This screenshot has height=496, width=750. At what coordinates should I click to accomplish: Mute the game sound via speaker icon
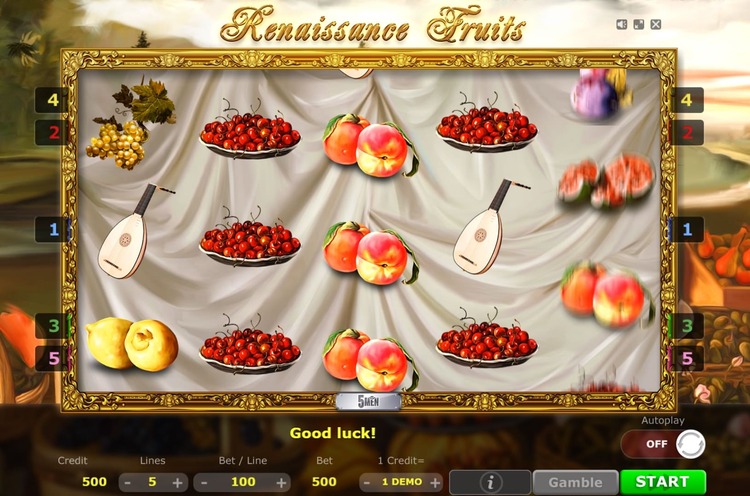(622, 24)
